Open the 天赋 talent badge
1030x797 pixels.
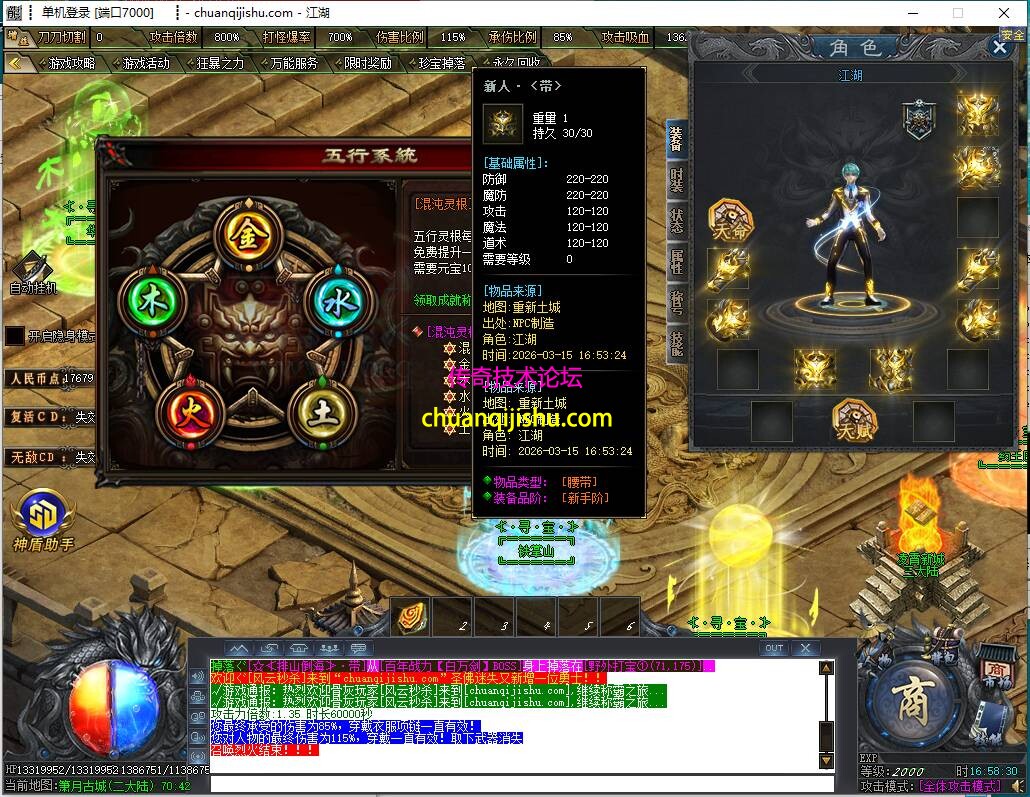[x=853, y=420]
